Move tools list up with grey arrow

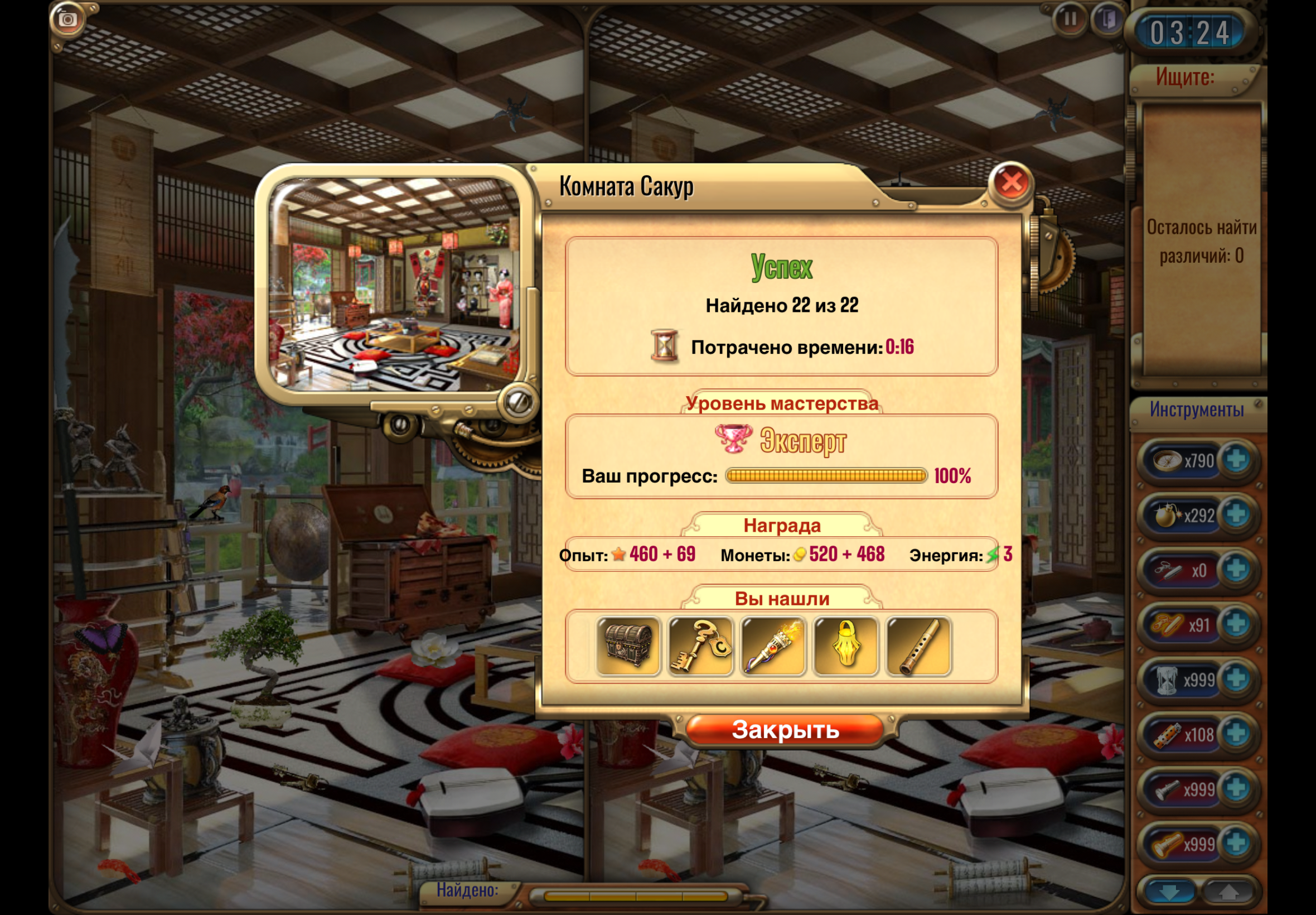1228,892
